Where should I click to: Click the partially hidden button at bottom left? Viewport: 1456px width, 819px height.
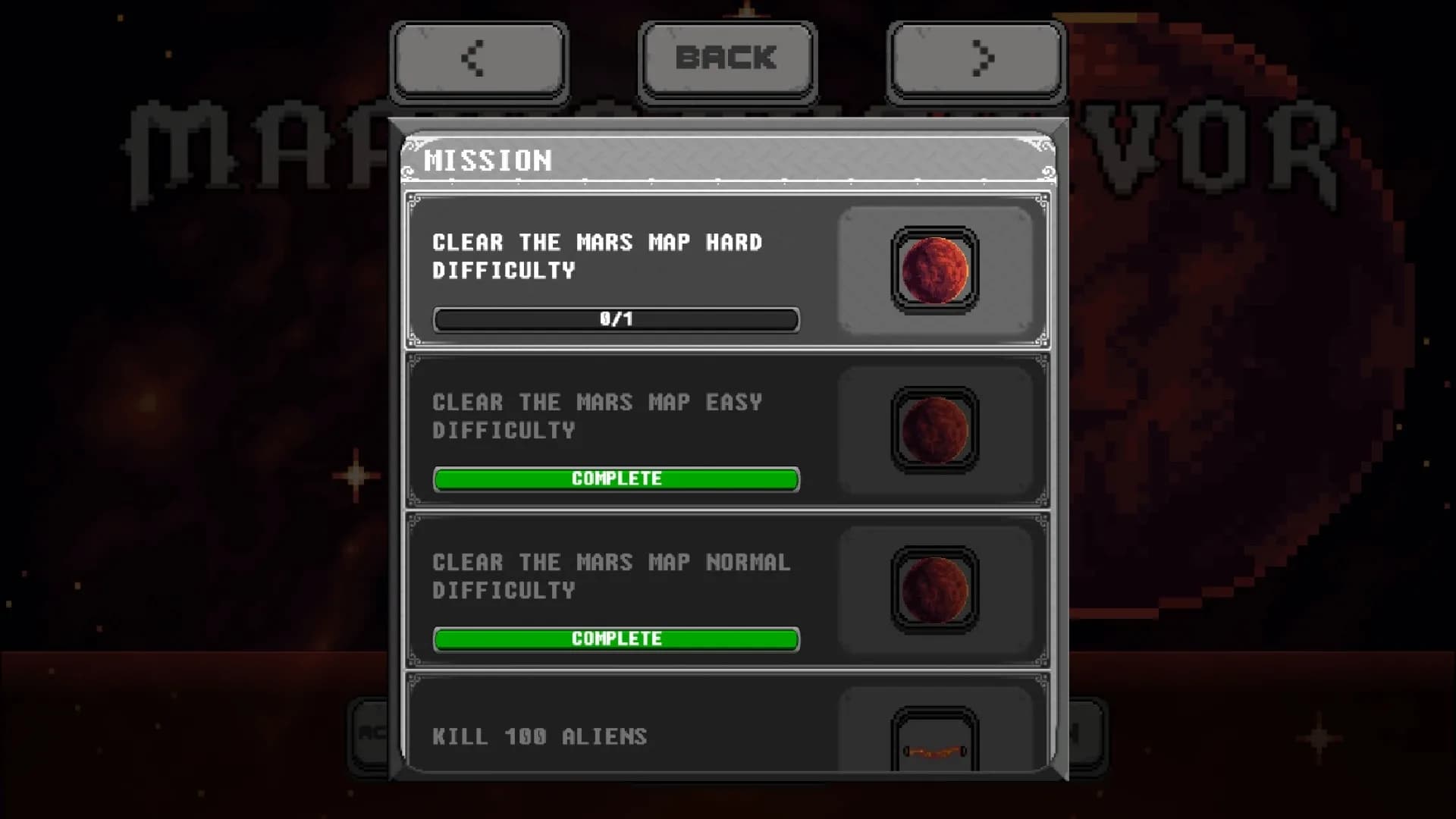[368, 736]
